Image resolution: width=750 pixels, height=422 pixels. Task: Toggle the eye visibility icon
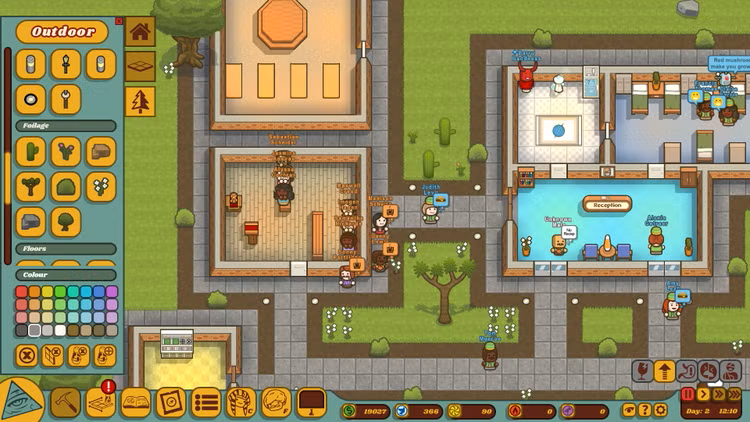pos(627,410)
